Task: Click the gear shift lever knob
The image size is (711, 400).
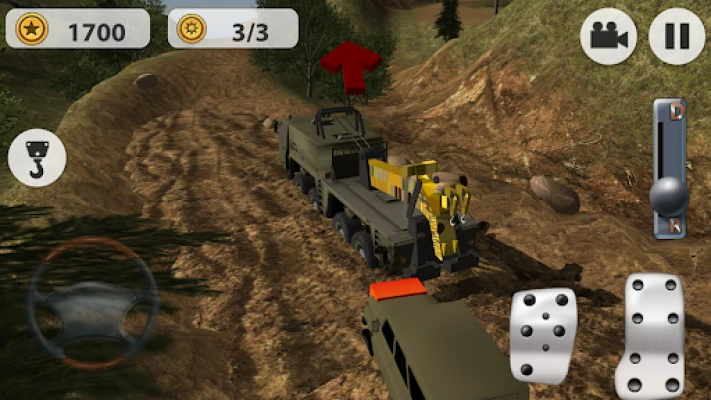Action: point(667,195)
